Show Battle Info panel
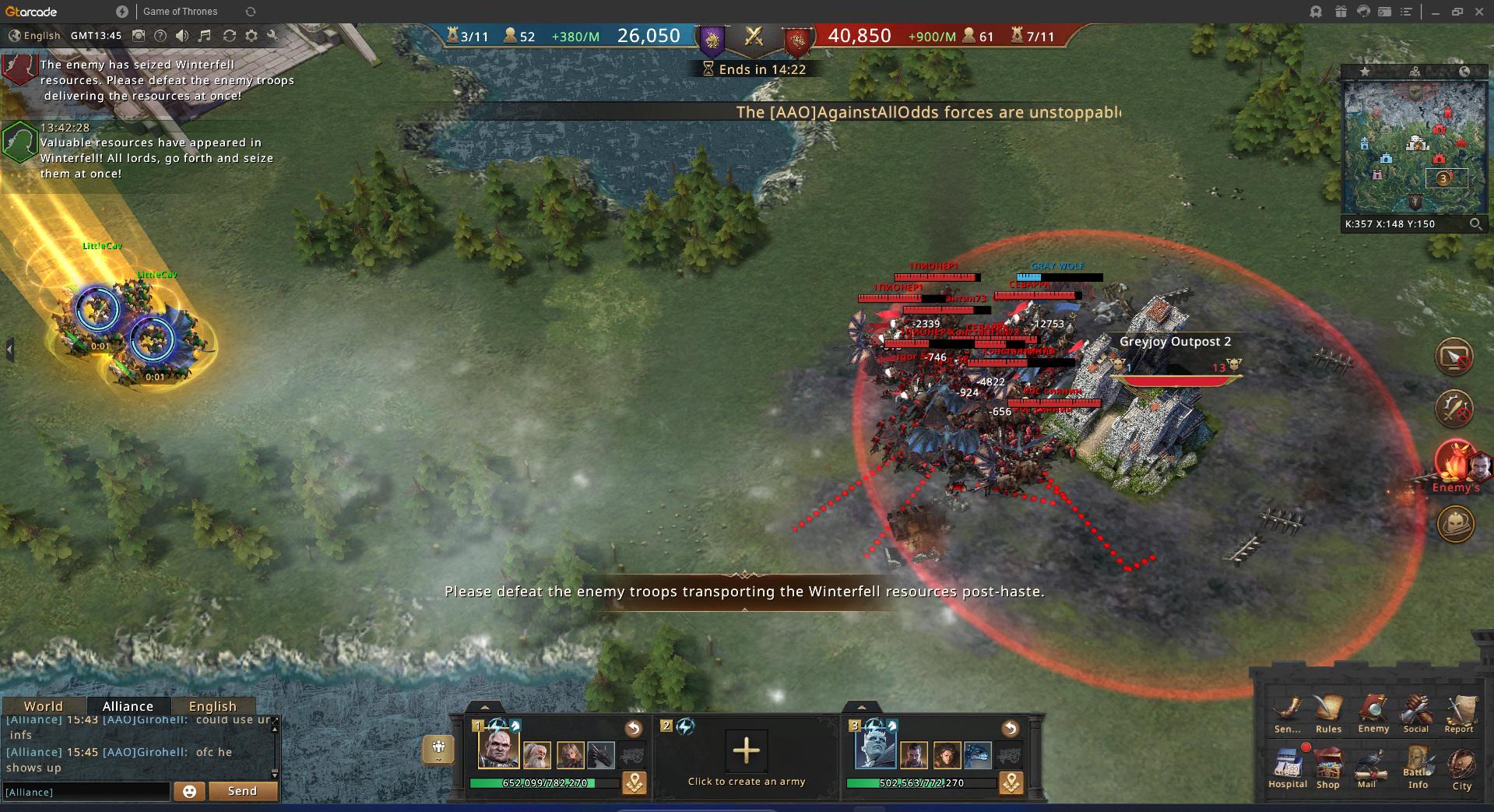Screen dimensions: 1494x812 tap(1418, 766)
